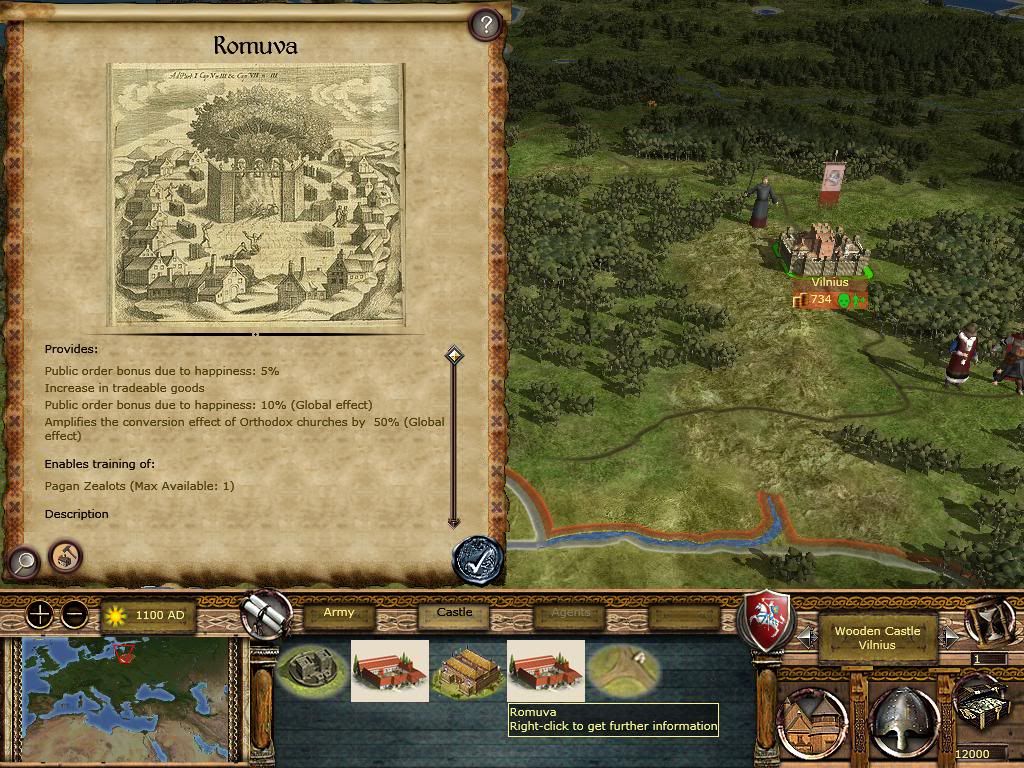This screenshot has height=768, width=1024.
Task: Open the scrolls bundle icon by the tabs
Action: pyautogui.click(x=267, y=612)
